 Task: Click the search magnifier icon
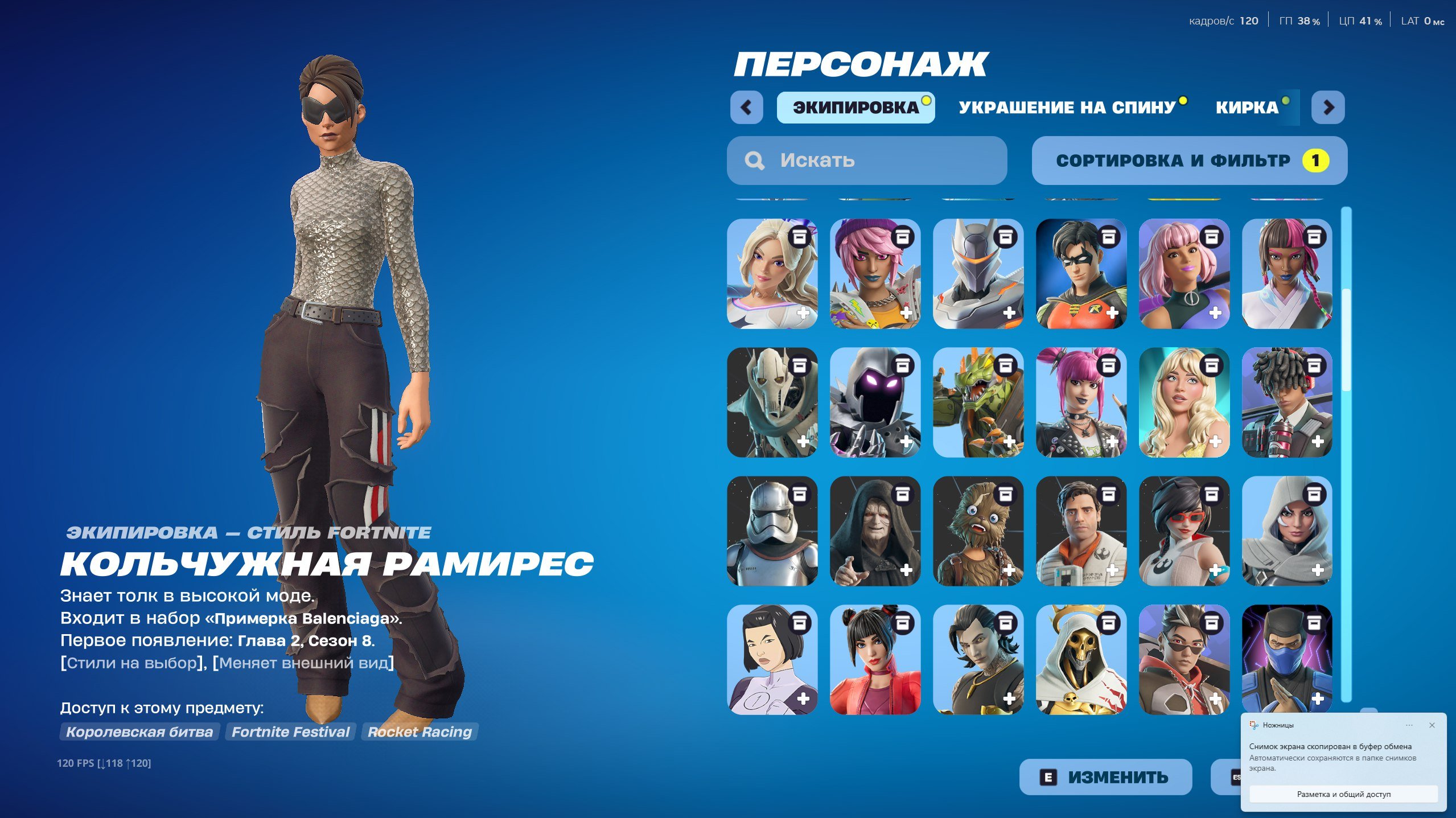755,161
